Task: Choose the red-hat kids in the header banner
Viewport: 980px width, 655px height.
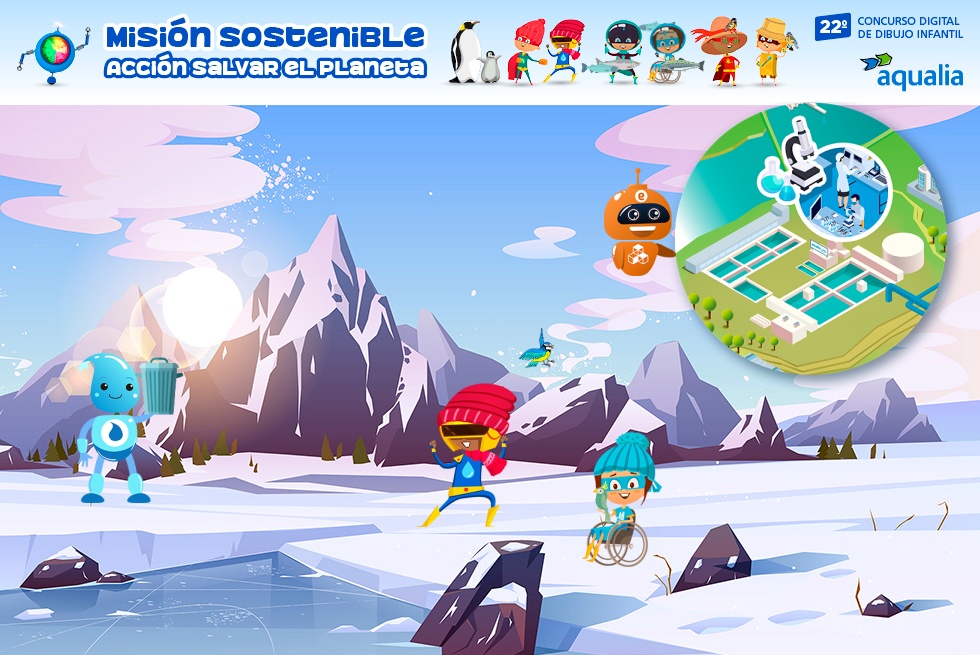Action: pyautogui.click(x=547, y=52)
